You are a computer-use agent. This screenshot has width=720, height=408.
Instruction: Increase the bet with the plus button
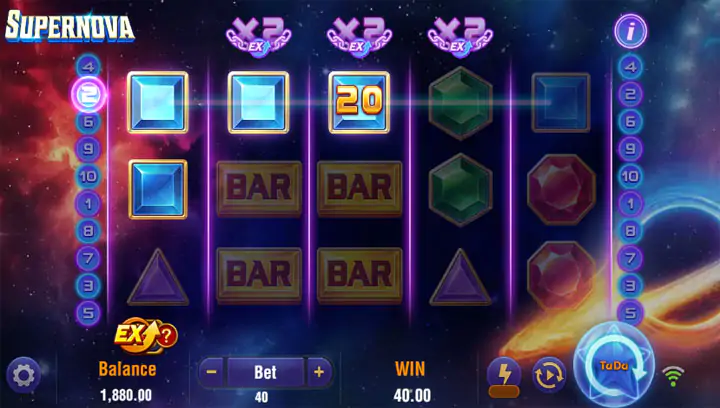[318, 372]
